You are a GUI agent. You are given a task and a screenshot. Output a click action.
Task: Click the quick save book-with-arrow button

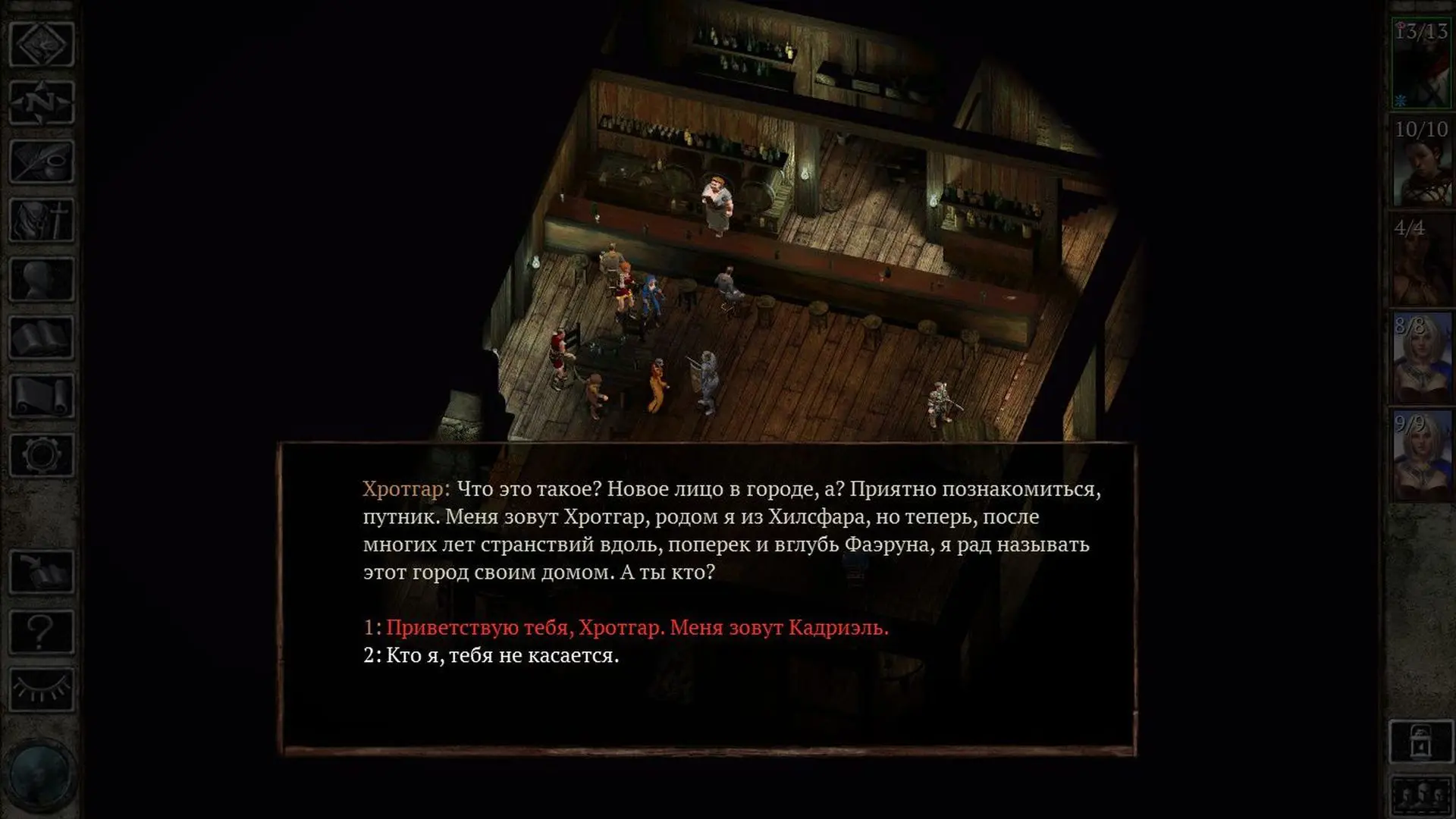[x=41, y=572]
